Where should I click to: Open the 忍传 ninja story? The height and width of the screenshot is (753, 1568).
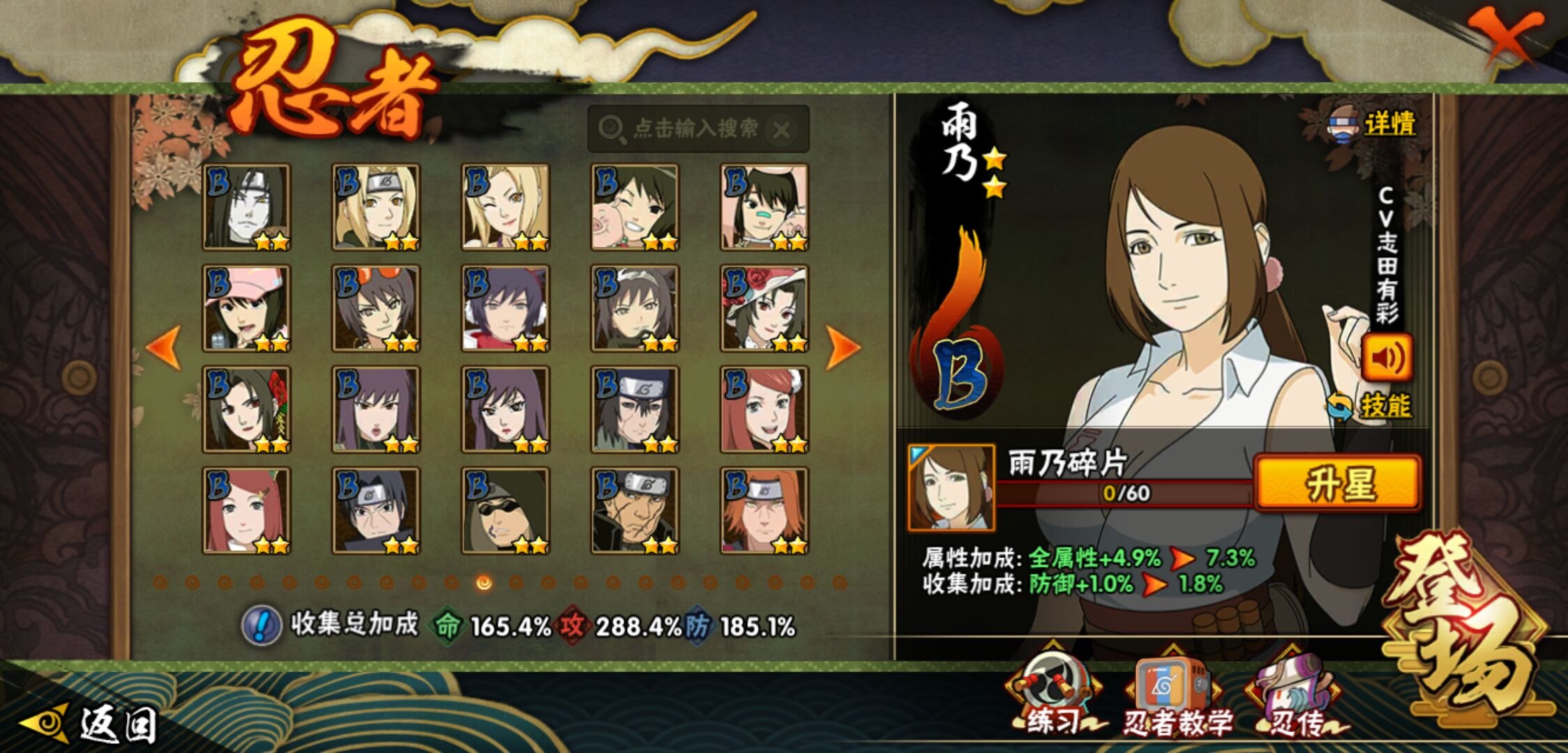(1295, 697)
